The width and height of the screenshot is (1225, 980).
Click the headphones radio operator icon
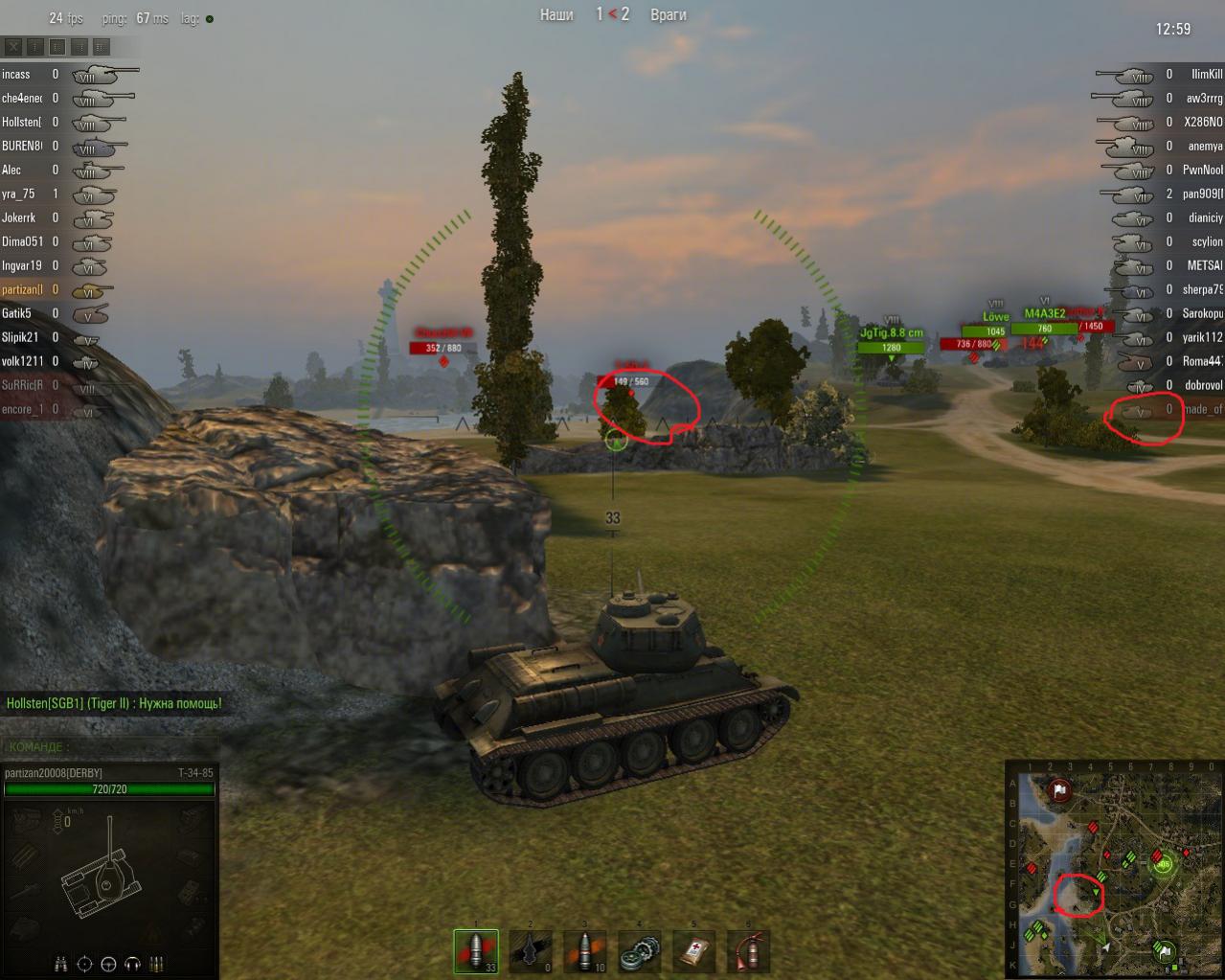133,964
